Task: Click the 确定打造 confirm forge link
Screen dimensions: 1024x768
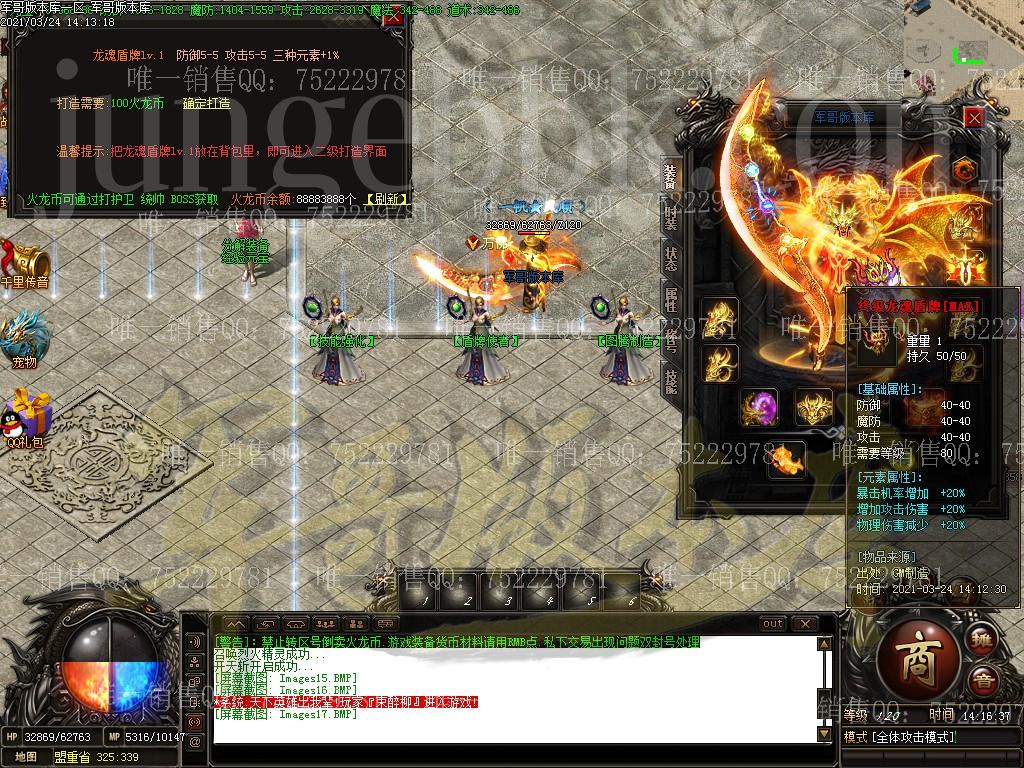Action: click(206, 103)
